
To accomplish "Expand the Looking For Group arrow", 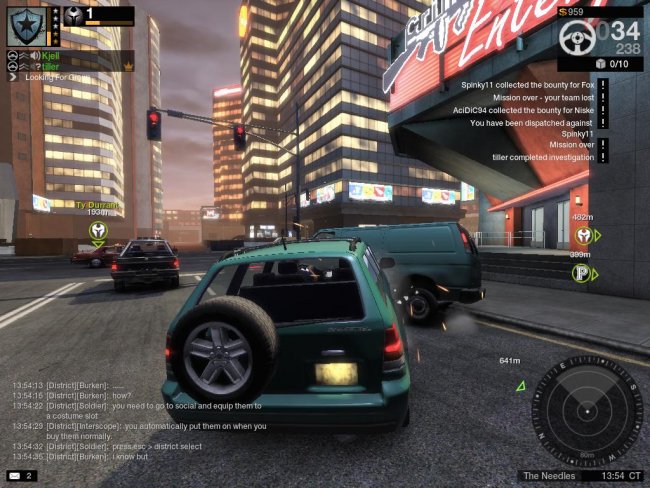I will (x=13, y=76).
